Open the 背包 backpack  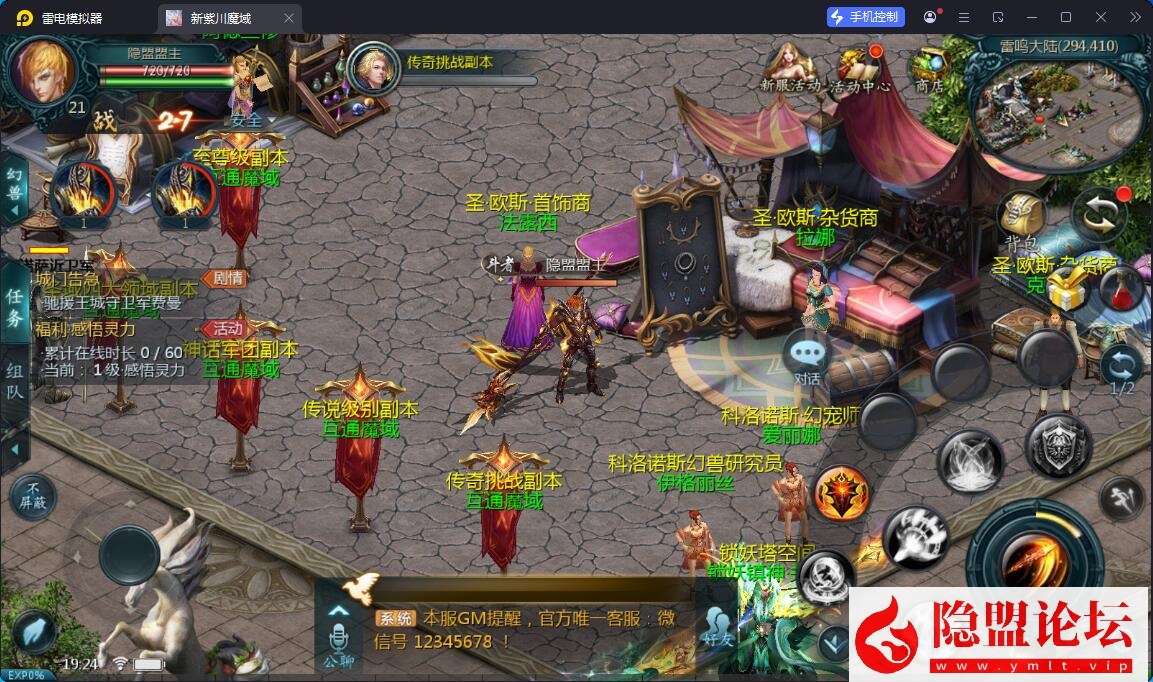[x=1021, y=217]
